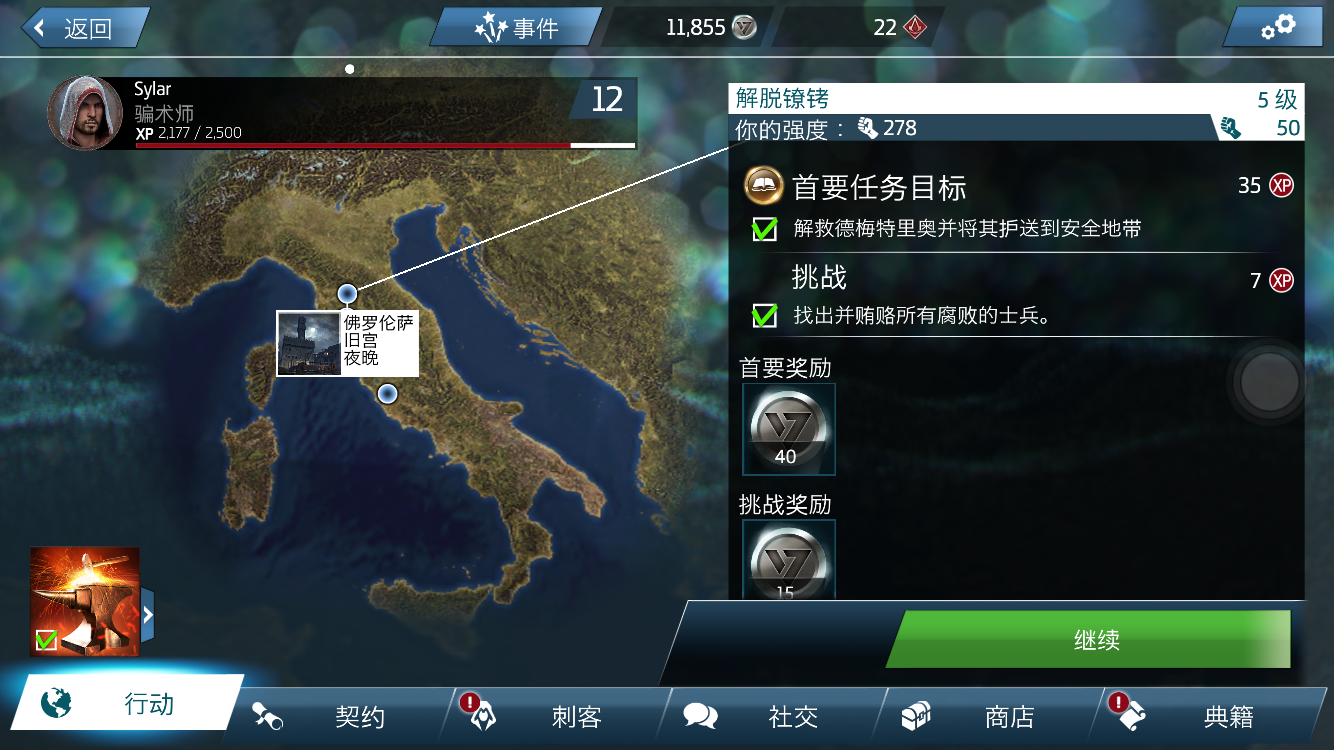The width and height of the screenshot is (1334, 750).
Task: Open the 事件 events menu
Action: point(516,28)
